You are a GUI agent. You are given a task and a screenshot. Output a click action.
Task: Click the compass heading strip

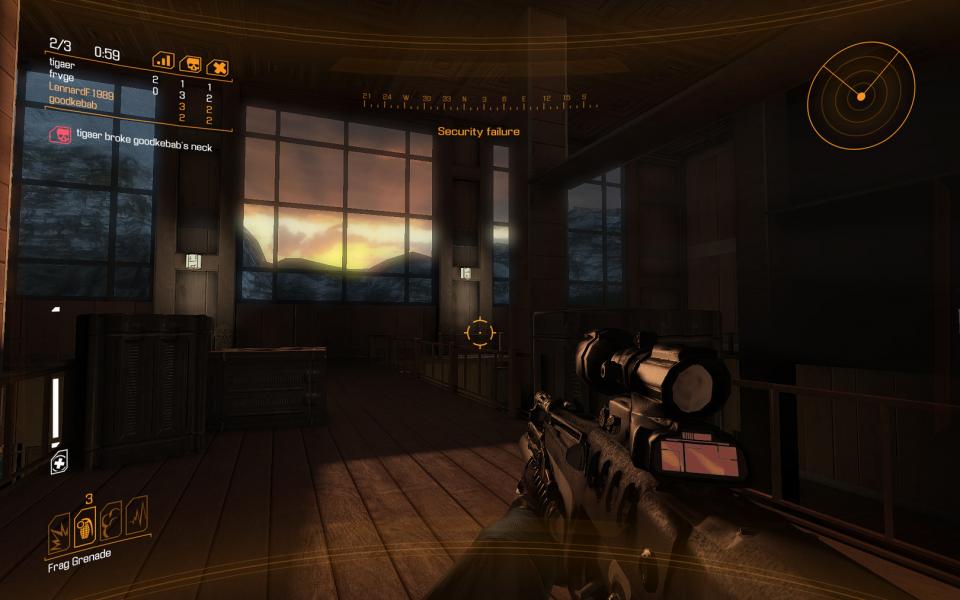[474, 101]
